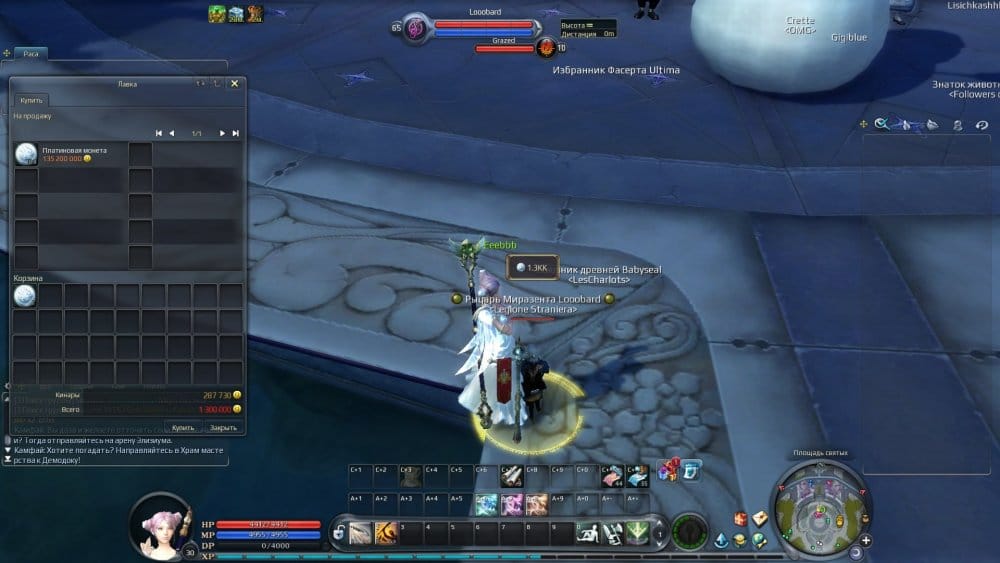Image resolution: width=1000 pixels, height=563 pixels.
Task: Go to the previous shop page
Action: 172,133
